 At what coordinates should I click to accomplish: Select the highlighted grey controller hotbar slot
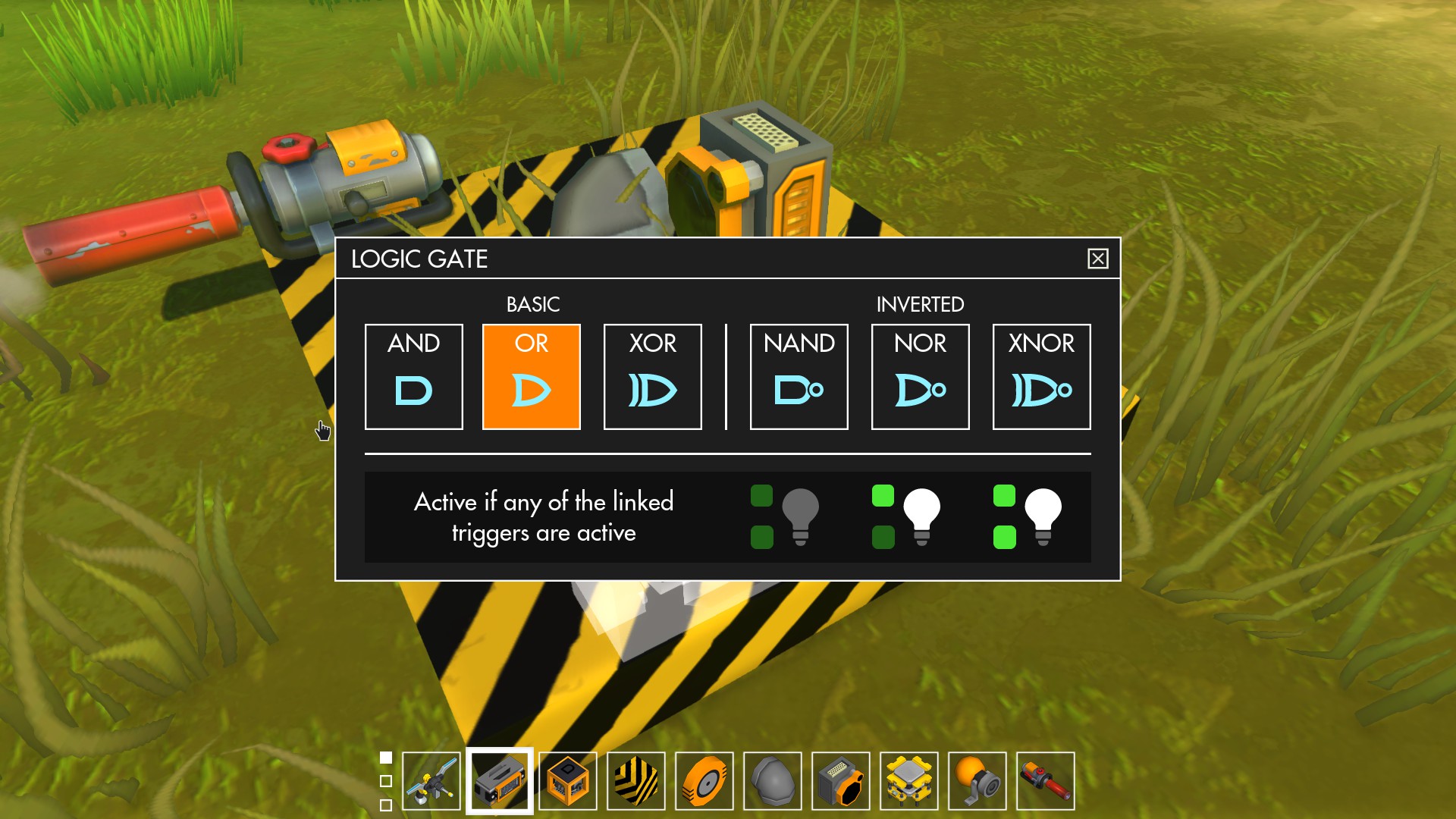[x=500, y=781]
